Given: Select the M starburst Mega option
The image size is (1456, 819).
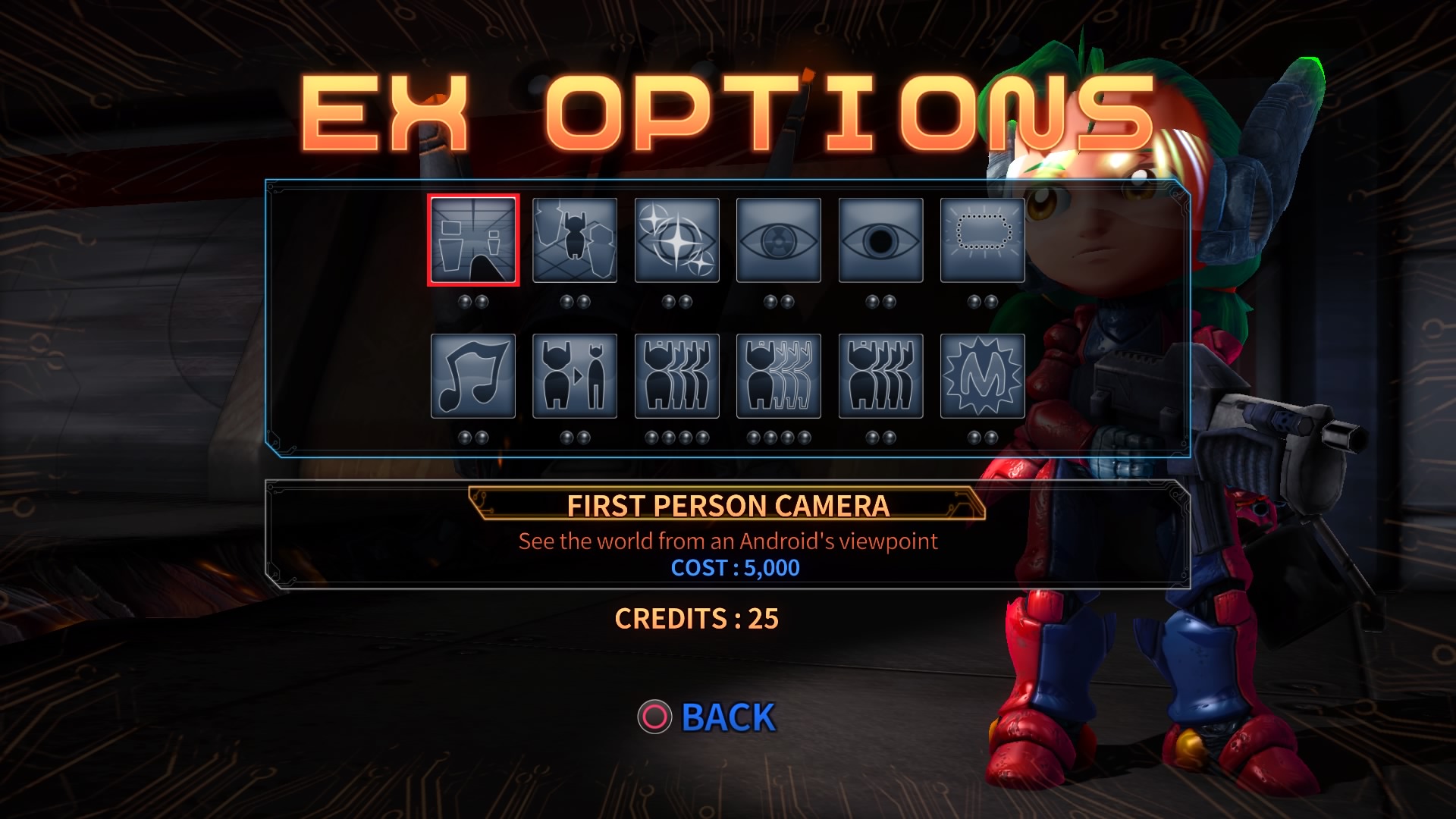Looking at the screenshot, I should (x=982, y=377).
